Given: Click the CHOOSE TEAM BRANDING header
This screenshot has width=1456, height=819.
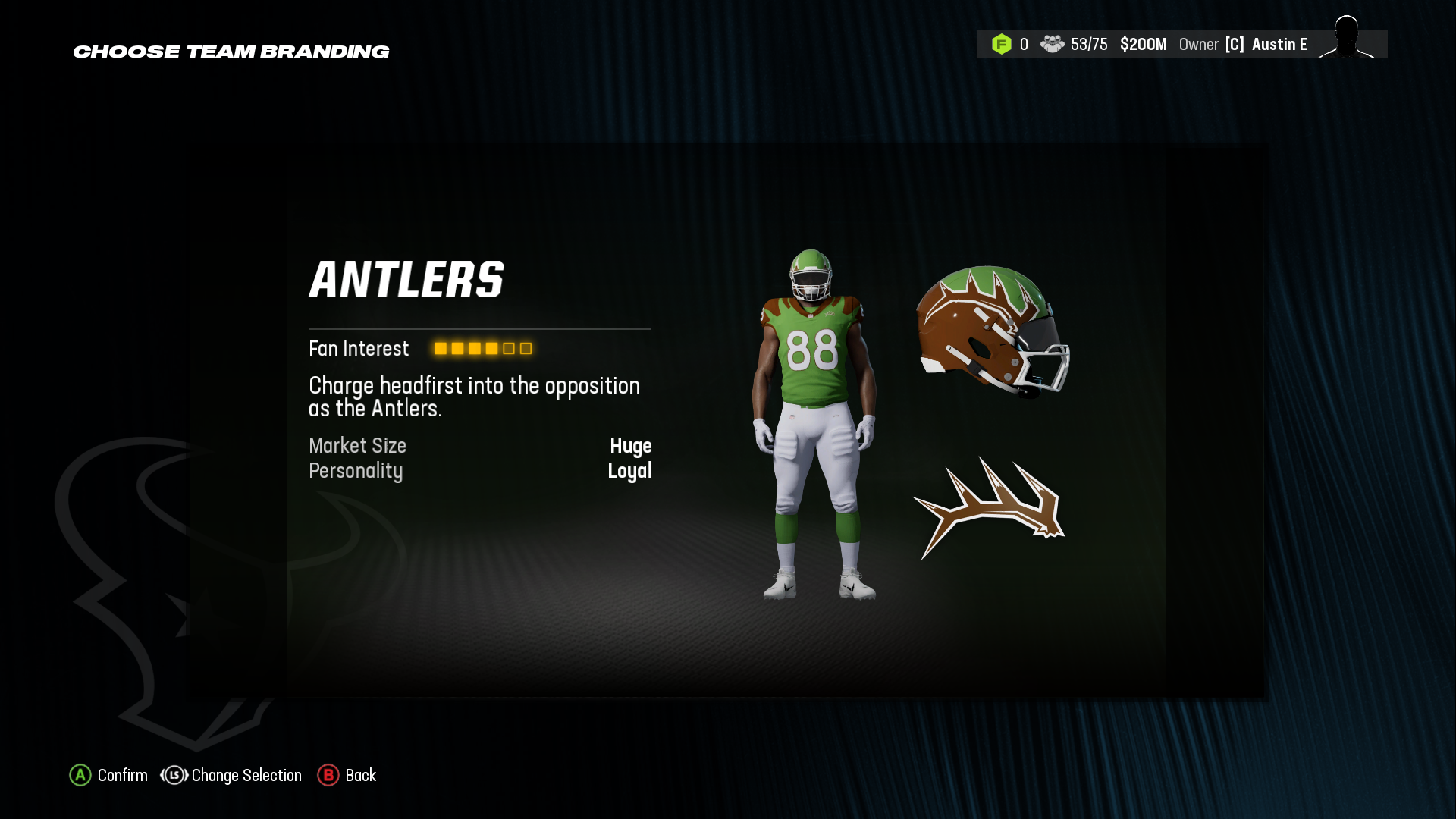Looking at the screenshot, I should (231, 52).
